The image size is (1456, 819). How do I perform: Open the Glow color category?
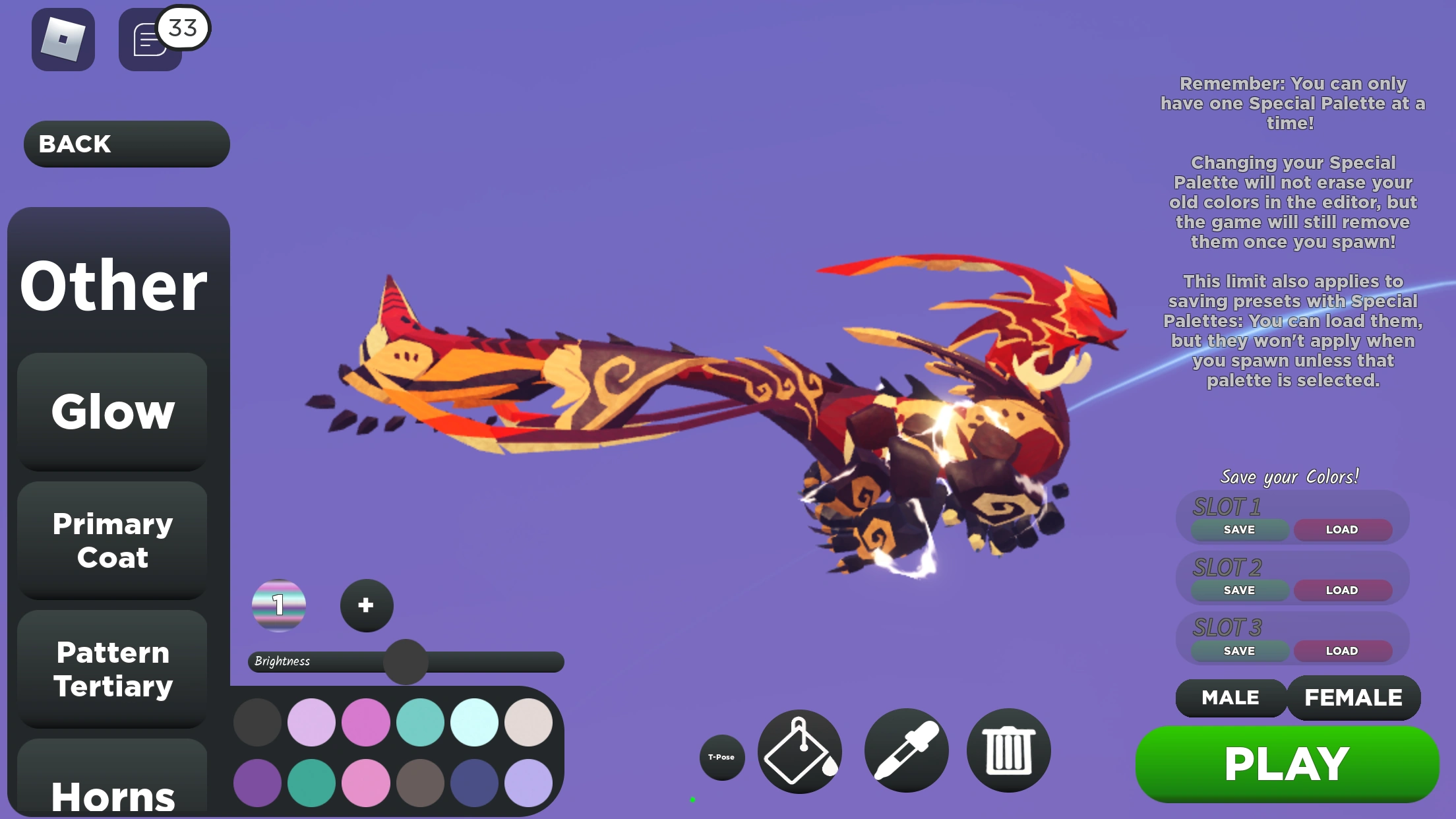click(x=111, y=411)
